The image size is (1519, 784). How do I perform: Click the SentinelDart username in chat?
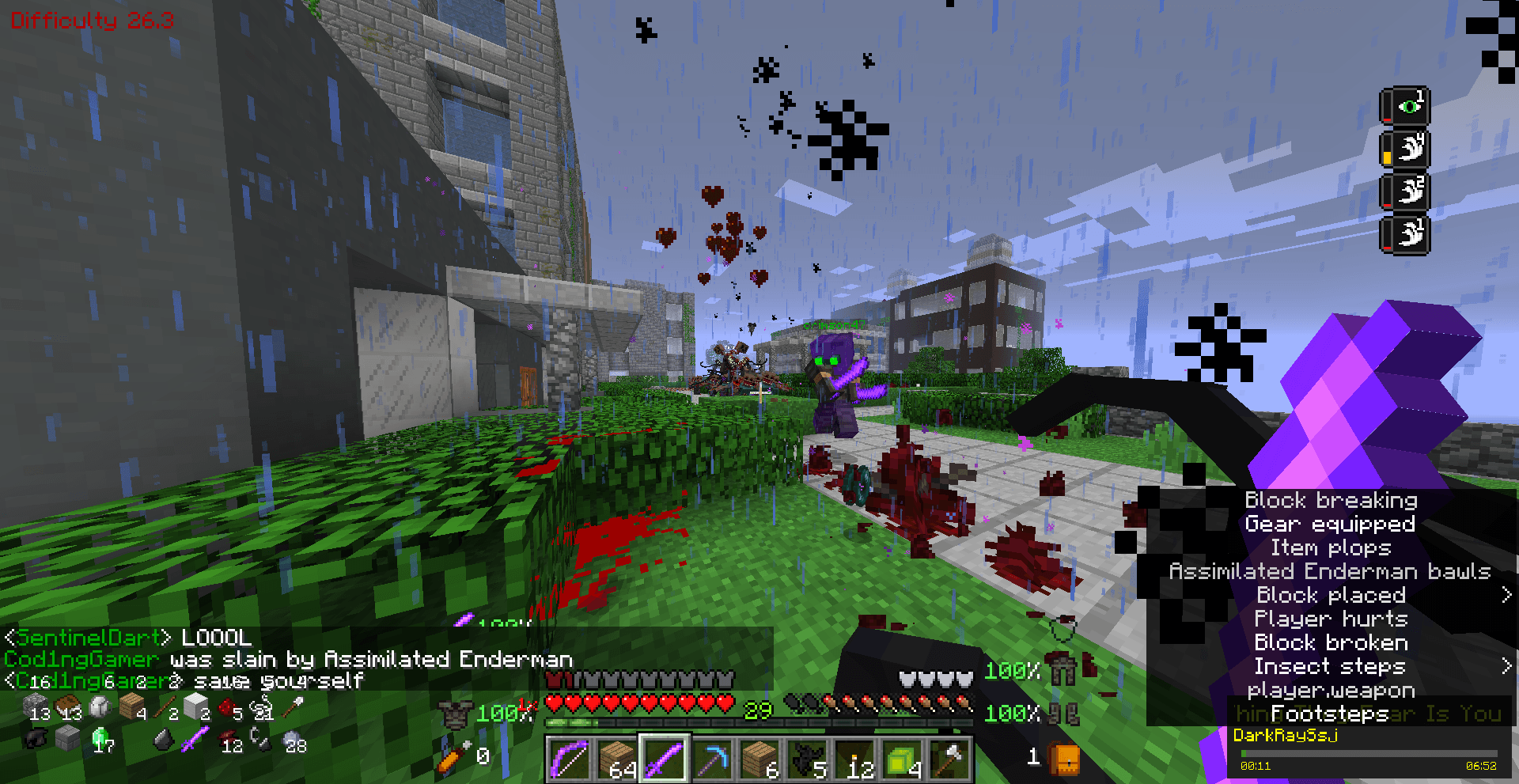coord(87,638)
